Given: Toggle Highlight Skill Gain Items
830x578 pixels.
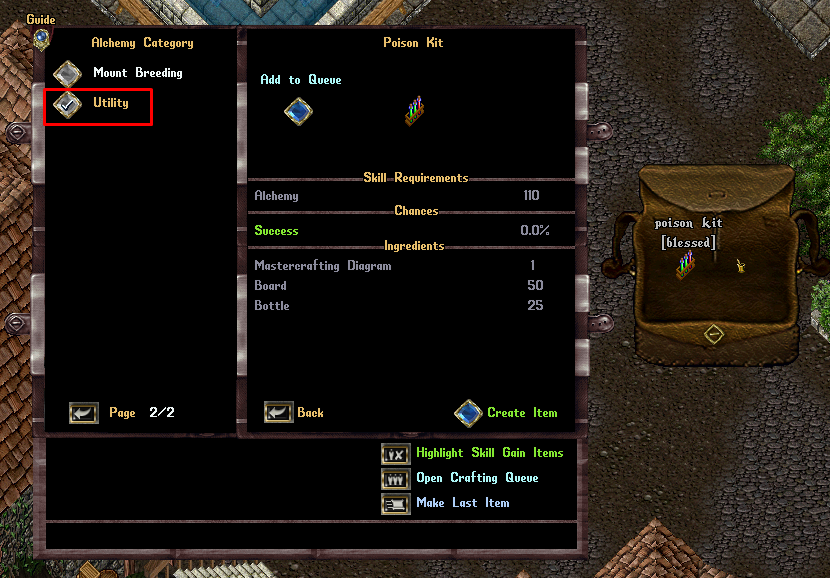Looking at the screenshot, I should point(397,454).
